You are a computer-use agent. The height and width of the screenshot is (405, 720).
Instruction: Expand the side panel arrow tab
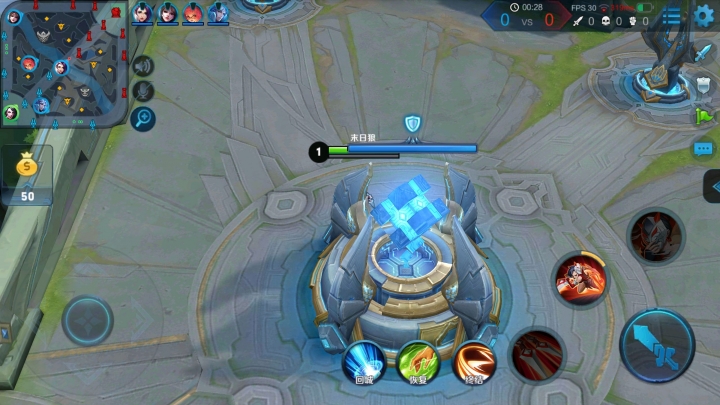click(712, 186)
